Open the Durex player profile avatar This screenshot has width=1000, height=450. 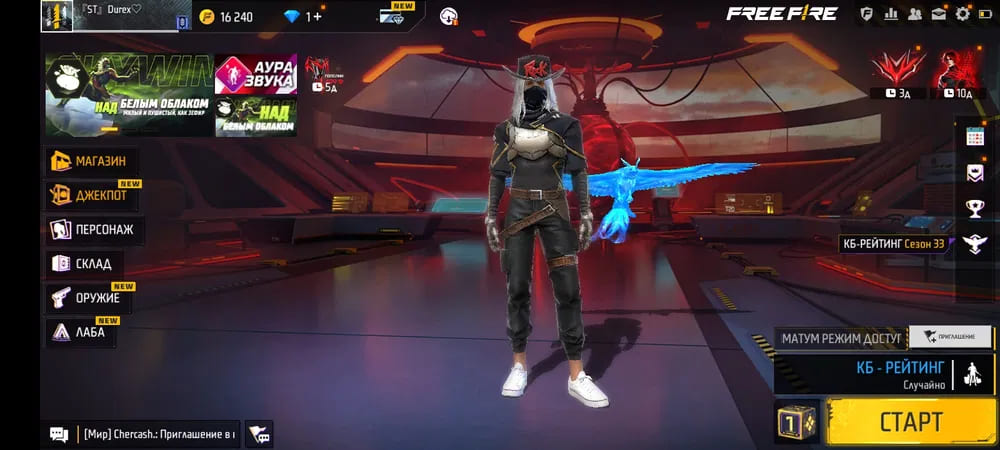58,16
